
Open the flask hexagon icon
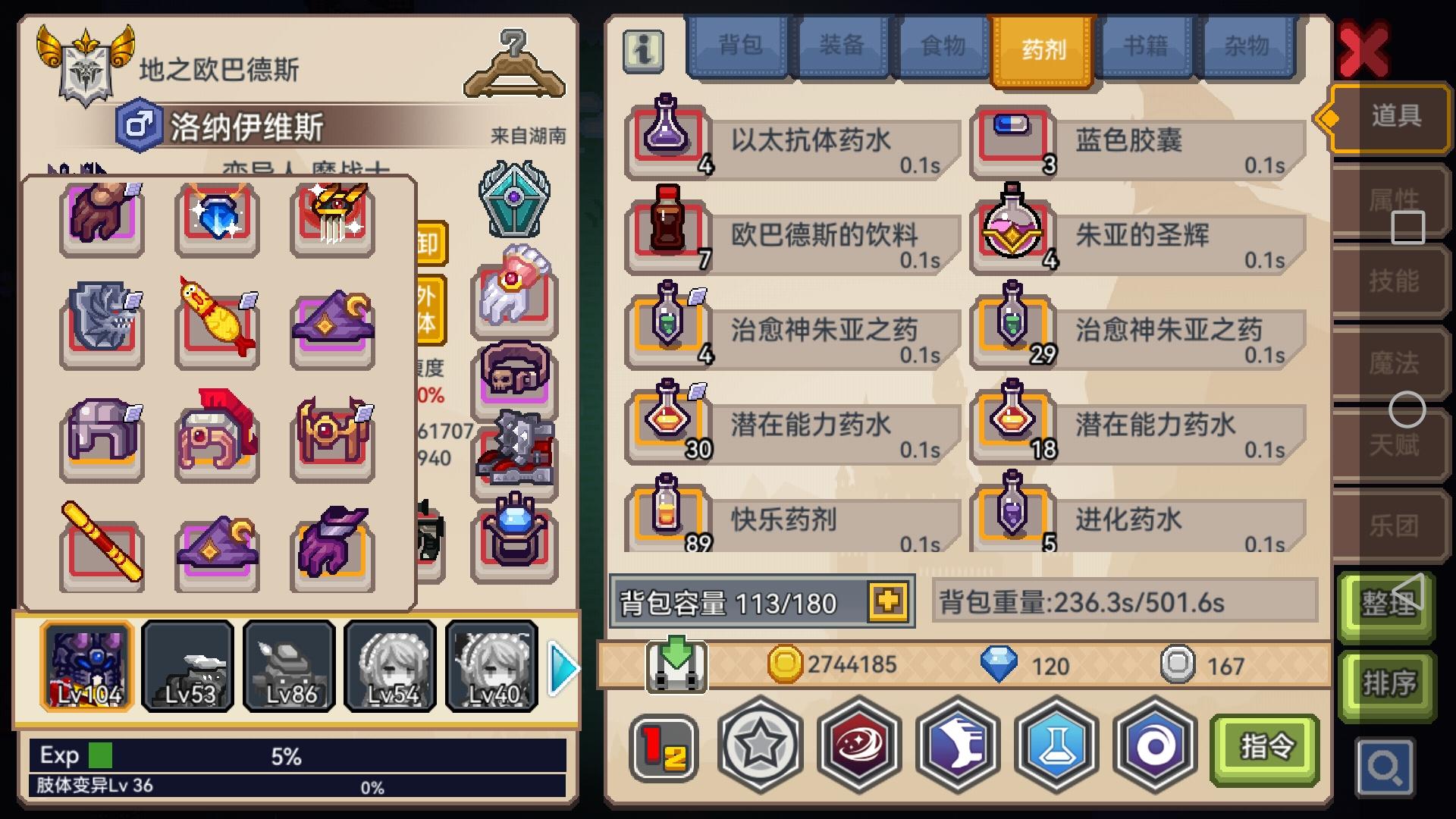[1055, 747]
